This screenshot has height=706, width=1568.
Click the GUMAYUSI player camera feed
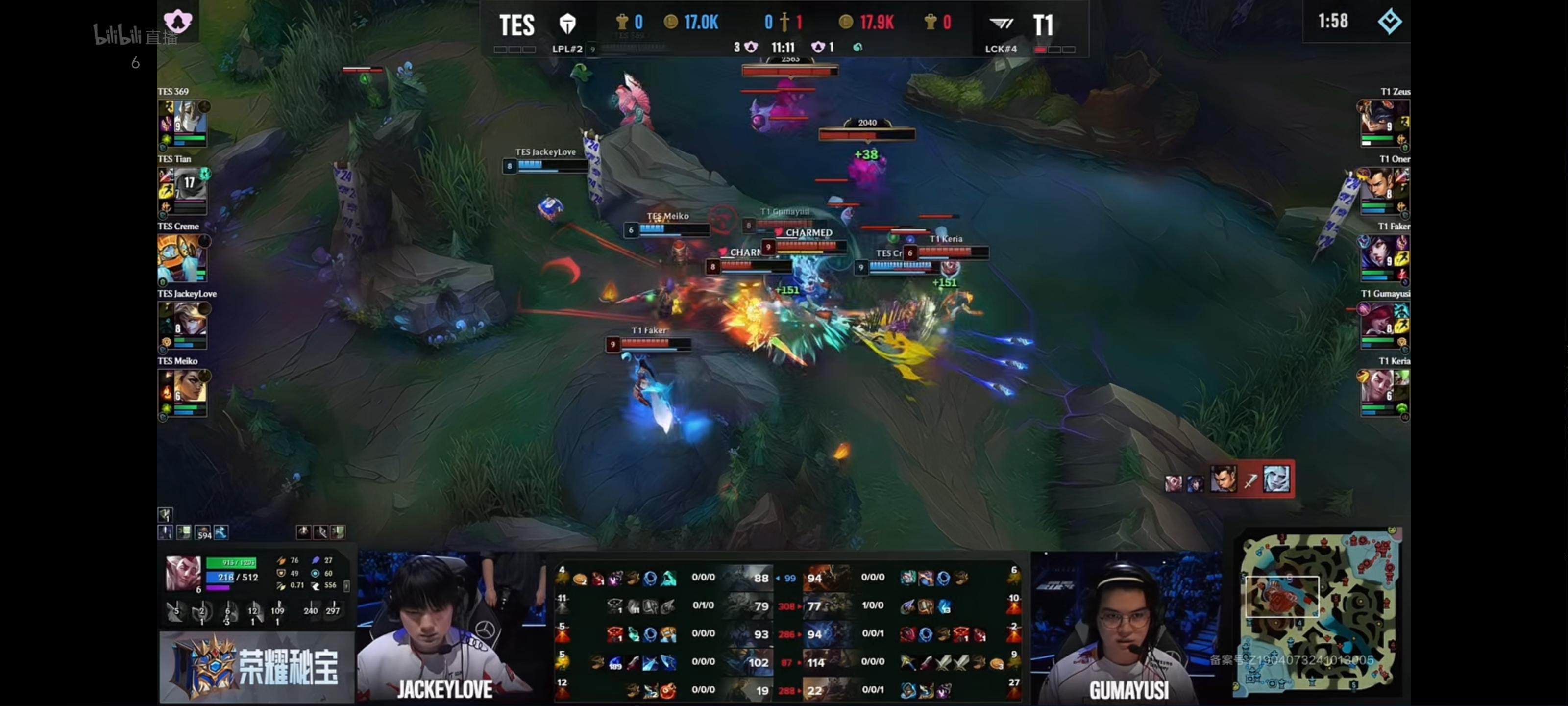1126,628
